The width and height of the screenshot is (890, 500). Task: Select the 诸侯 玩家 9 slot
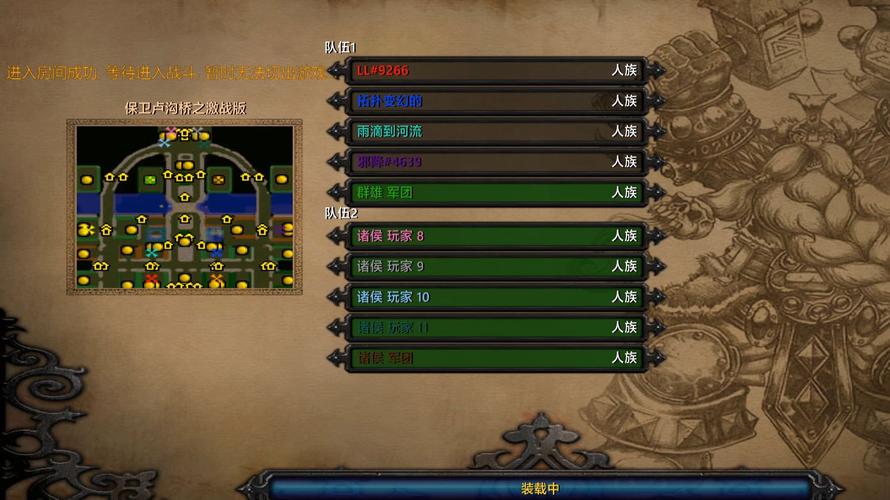click(x=496, y=266)
